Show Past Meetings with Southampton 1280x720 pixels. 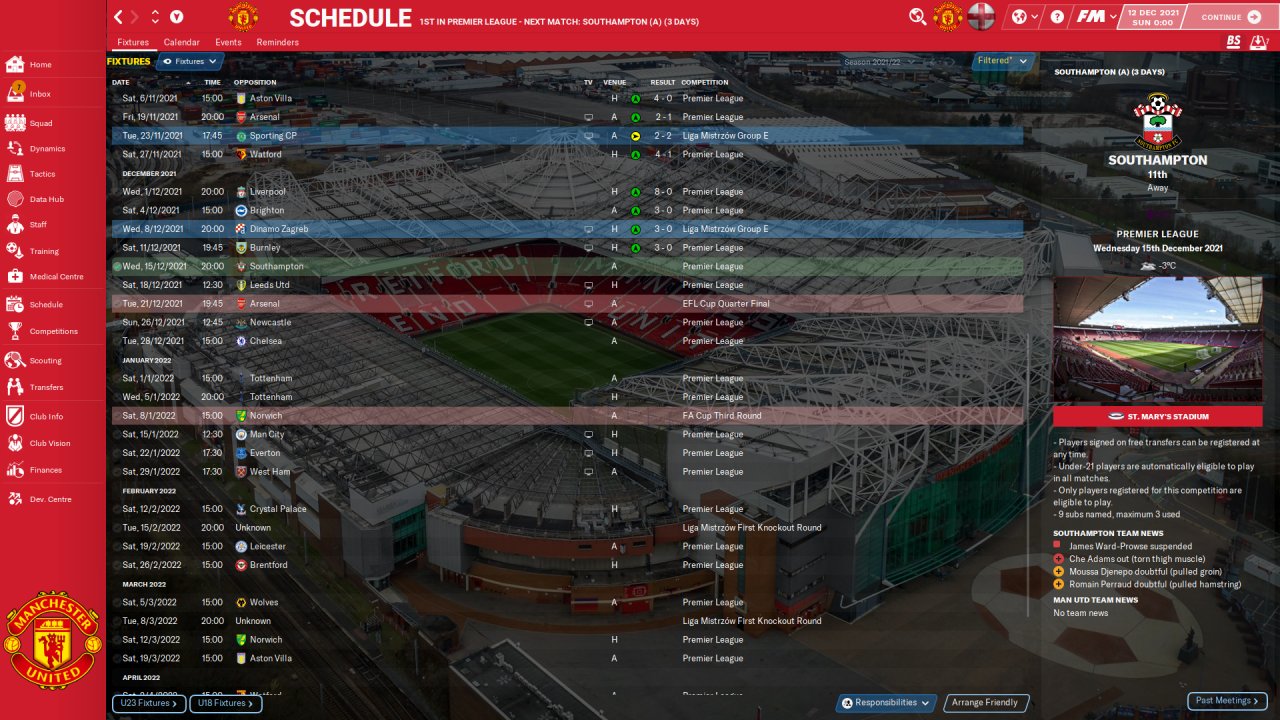1227,701
